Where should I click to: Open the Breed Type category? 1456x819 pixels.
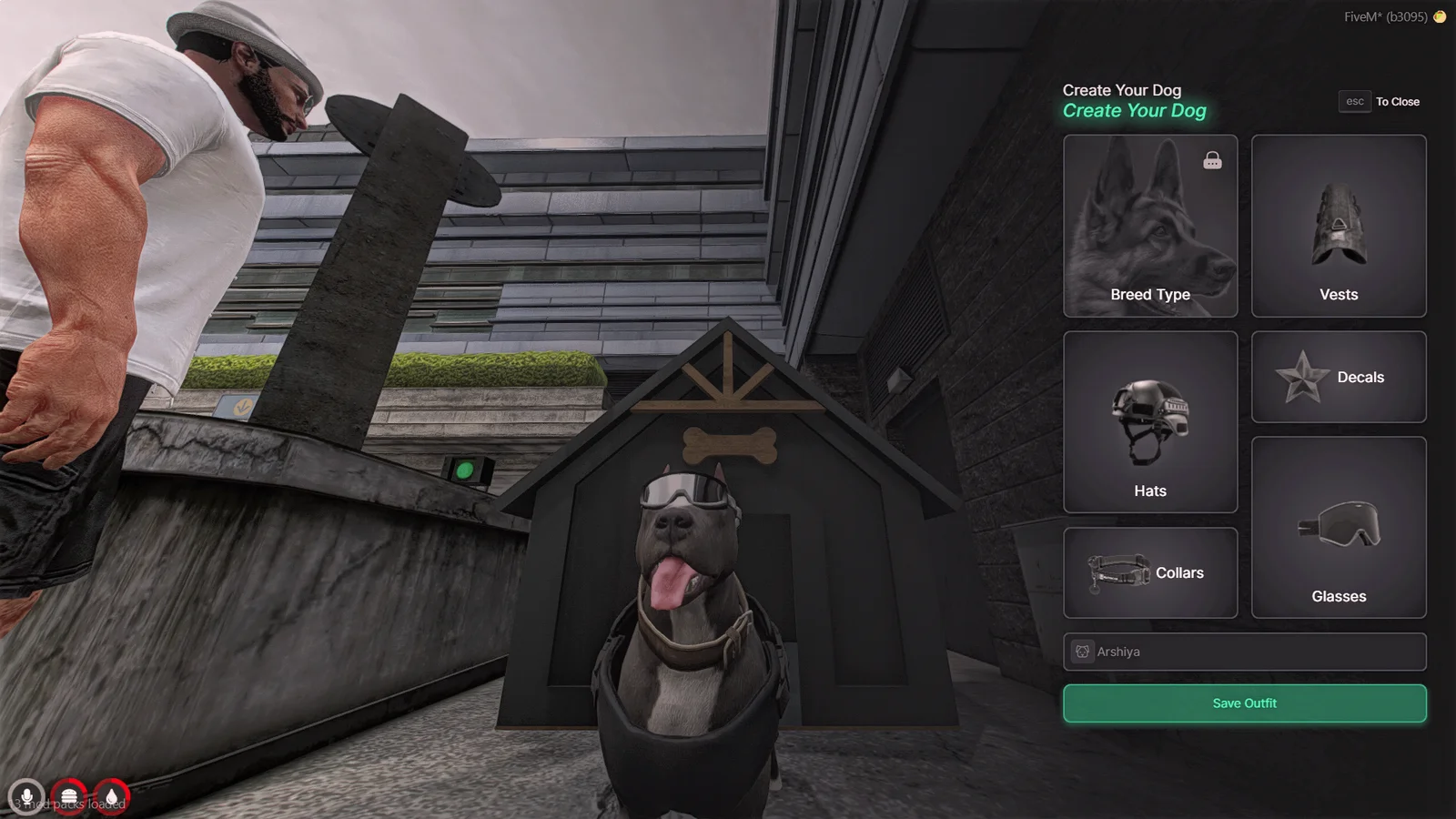point(1149,227)
